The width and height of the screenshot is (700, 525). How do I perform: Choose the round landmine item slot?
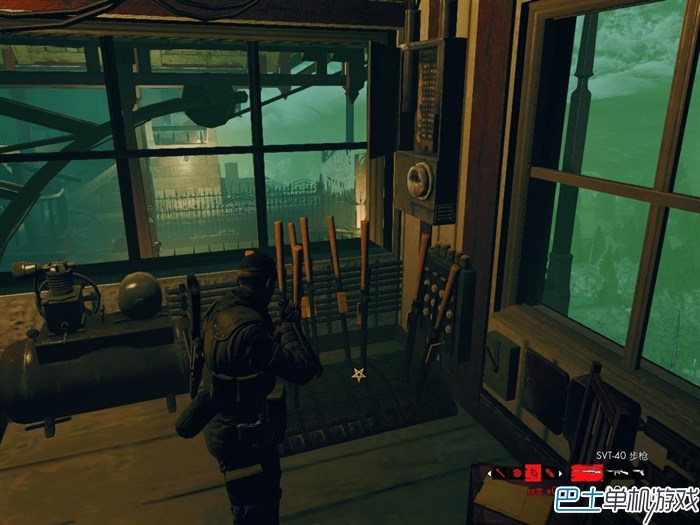pyautogui.click(x=518, y=473)
